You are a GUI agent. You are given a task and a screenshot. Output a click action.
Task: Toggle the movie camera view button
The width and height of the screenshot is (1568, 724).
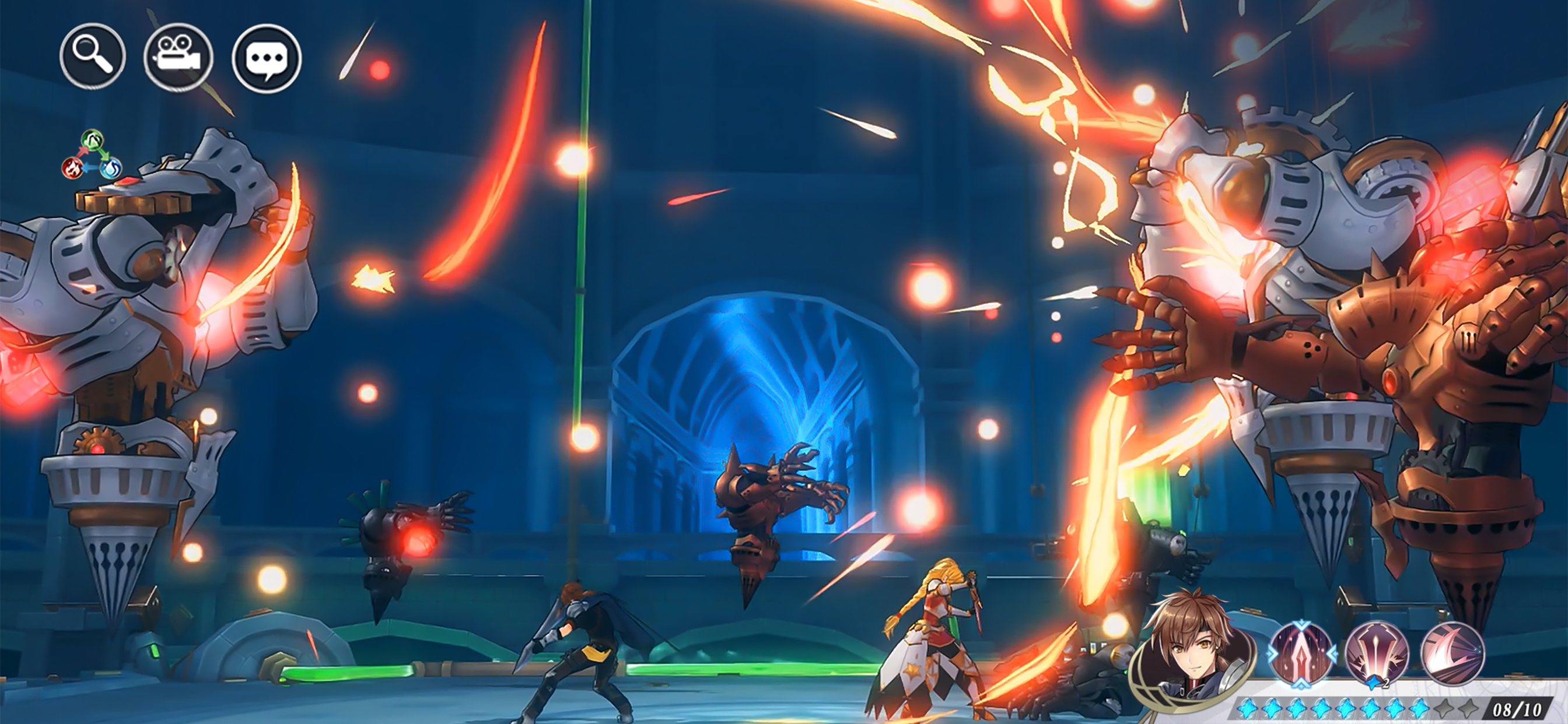(x=178, y=58)
